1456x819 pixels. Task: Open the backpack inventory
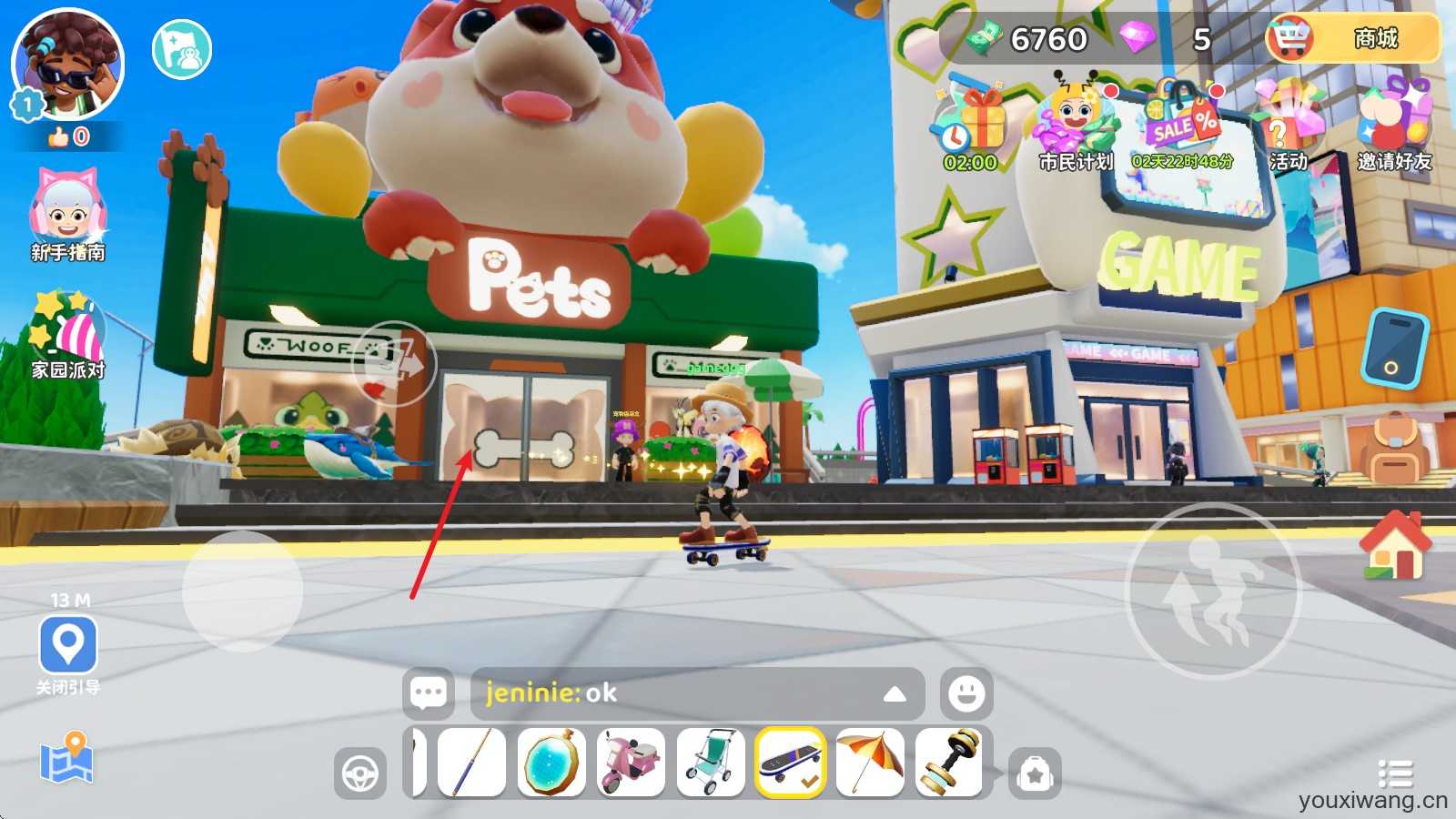1394,449
